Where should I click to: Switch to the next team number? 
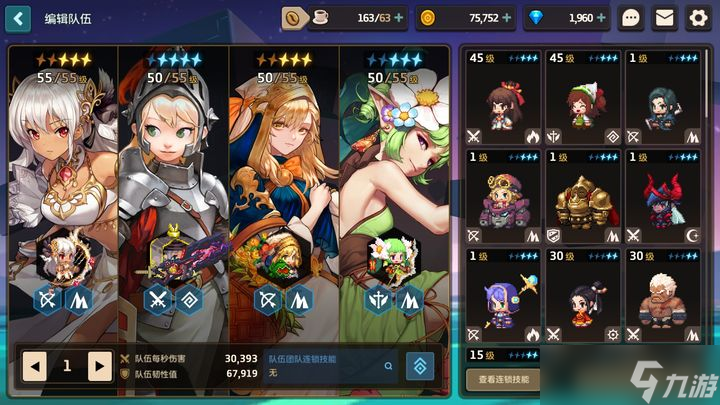pyautogui.click(x=99, y=366)
